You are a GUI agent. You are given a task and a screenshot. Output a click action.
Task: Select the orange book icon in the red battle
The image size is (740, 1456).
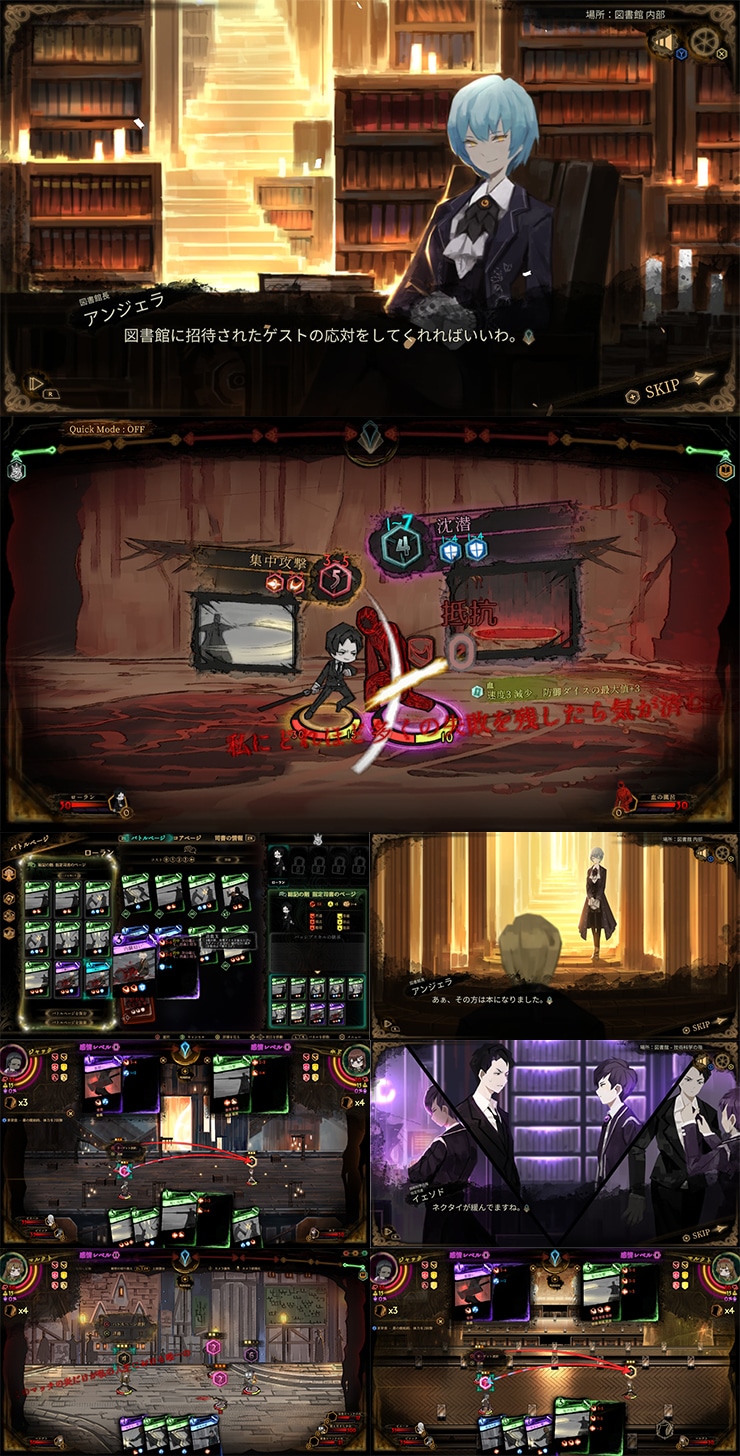725,470
